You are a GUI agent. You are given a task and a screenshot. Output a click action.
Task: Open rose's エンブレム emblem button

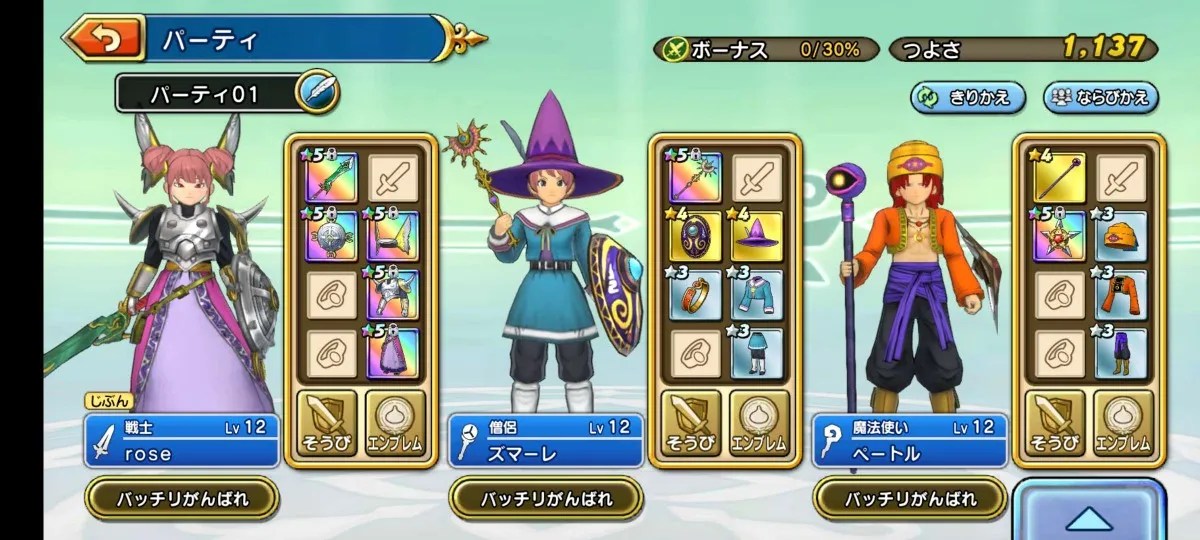point(392,421)
